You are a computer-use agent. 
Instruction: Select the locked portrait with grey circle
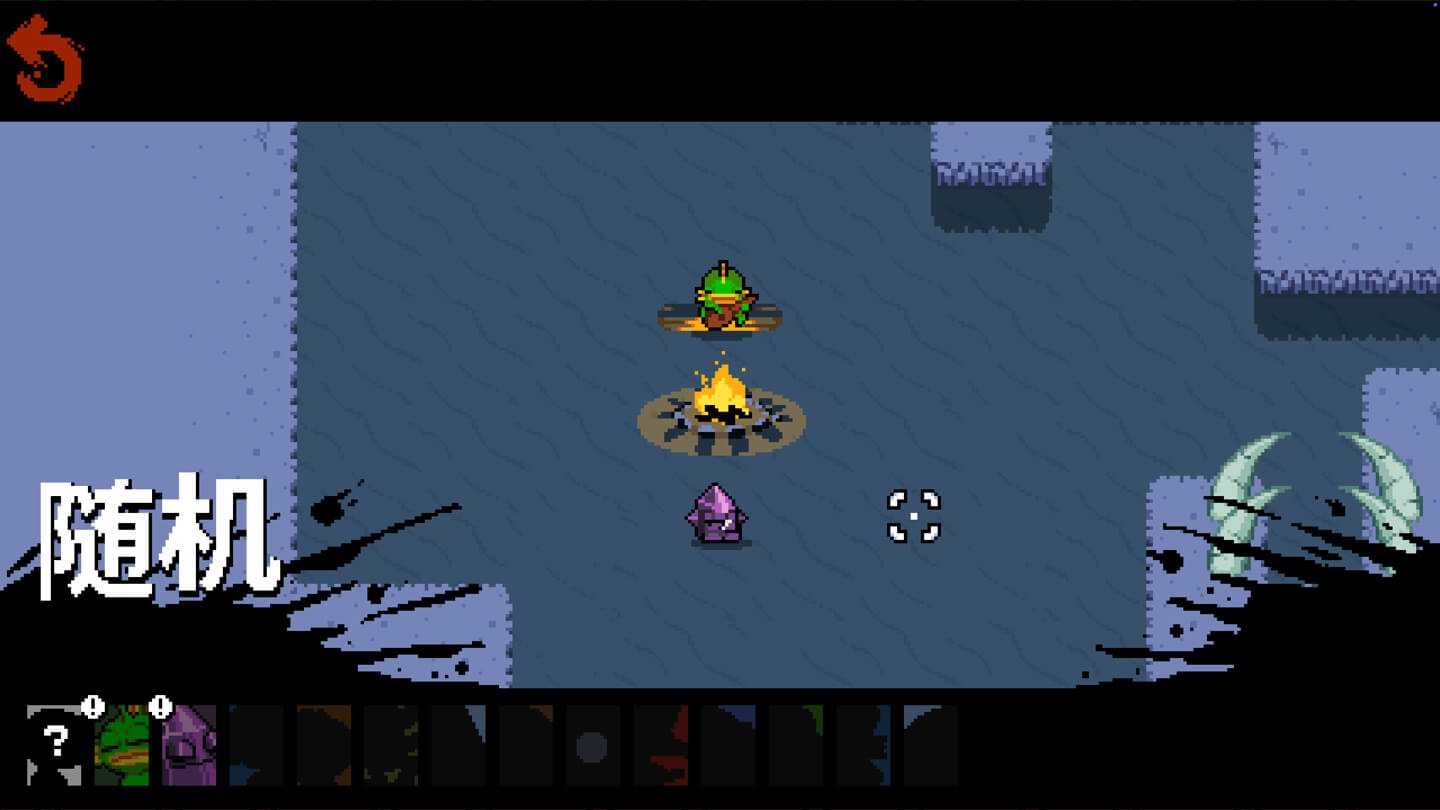click(592, 745)
